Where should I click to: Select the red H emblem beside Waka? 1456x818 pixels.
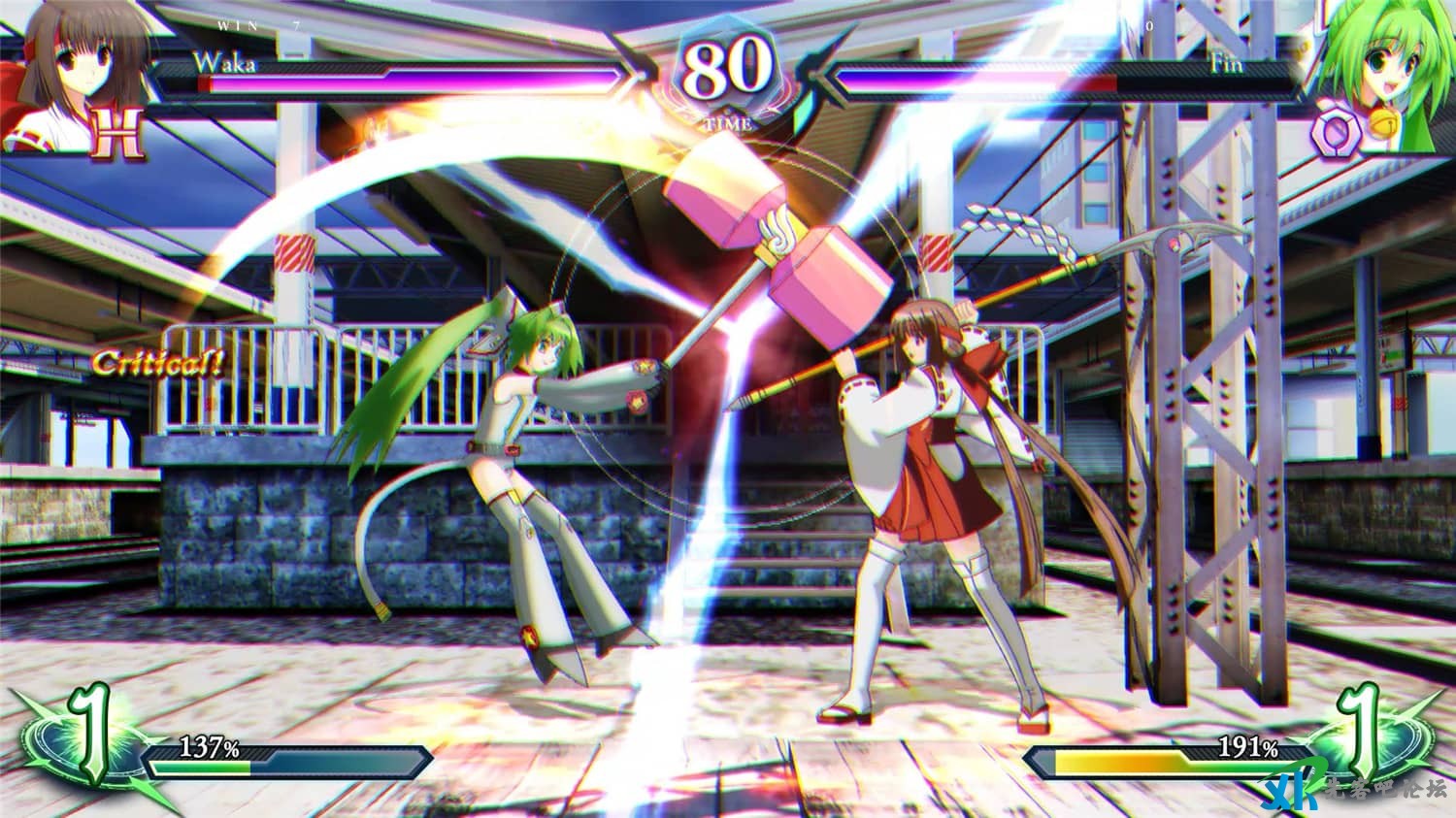pos(116,133)
